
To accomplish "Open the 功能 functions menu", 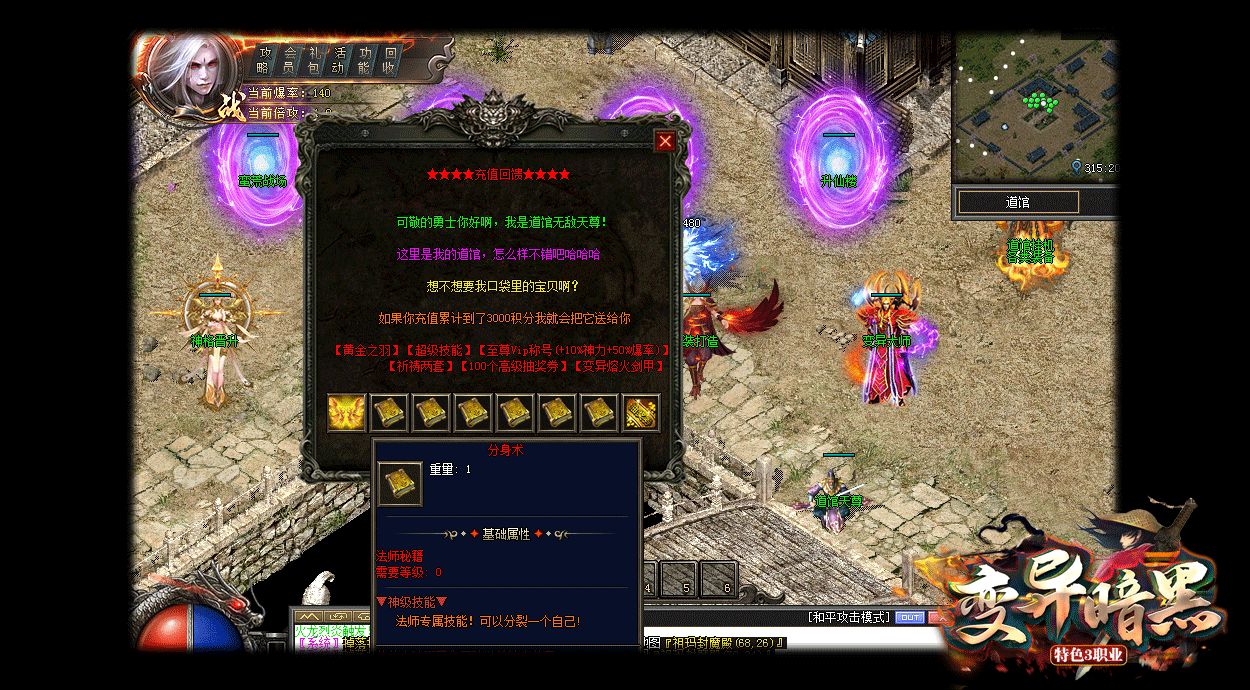I will [365, 60].
